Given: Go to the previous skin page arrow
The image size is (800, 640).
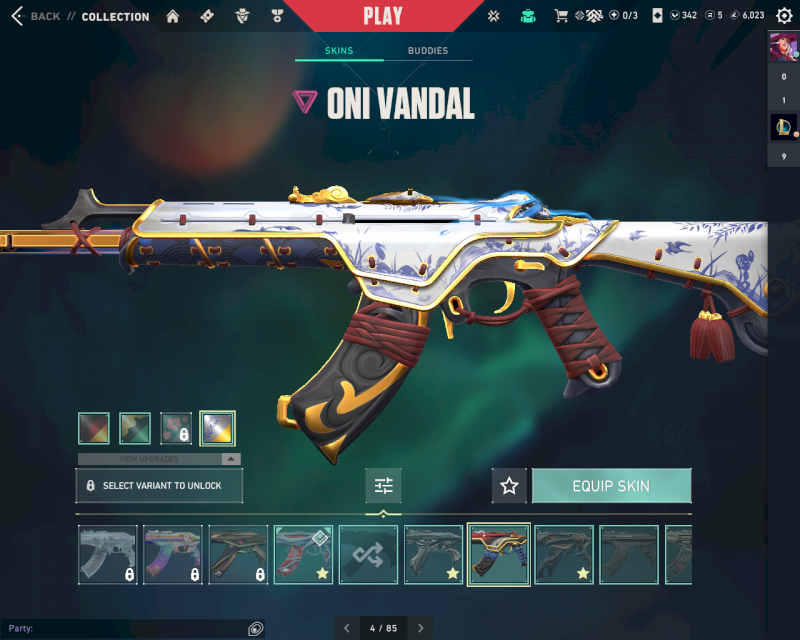Looking at the screenshot, I should click(347, 628).
